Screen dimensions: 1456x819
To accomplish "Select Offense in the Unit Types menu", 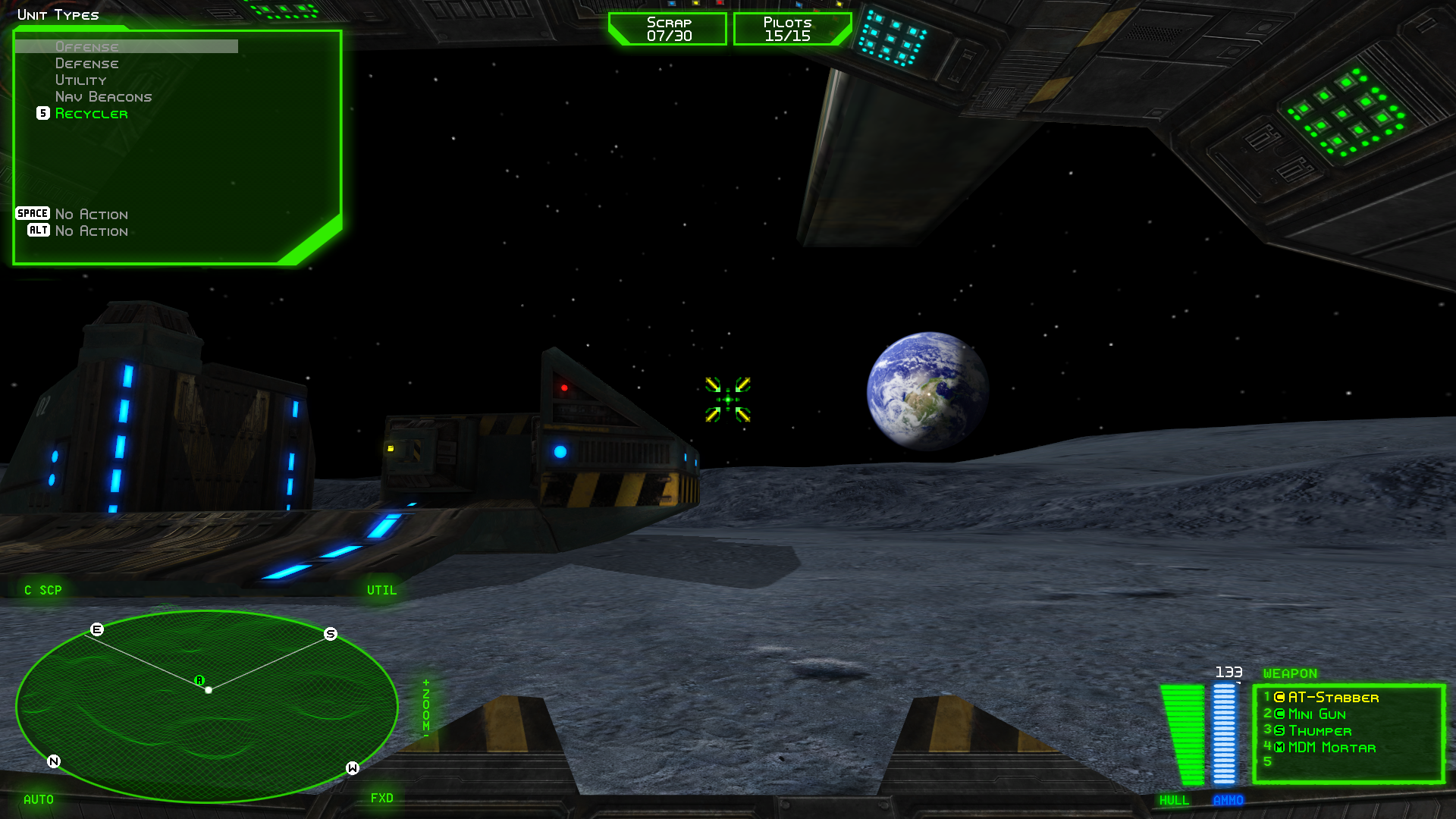I will (x=86, y=47).
